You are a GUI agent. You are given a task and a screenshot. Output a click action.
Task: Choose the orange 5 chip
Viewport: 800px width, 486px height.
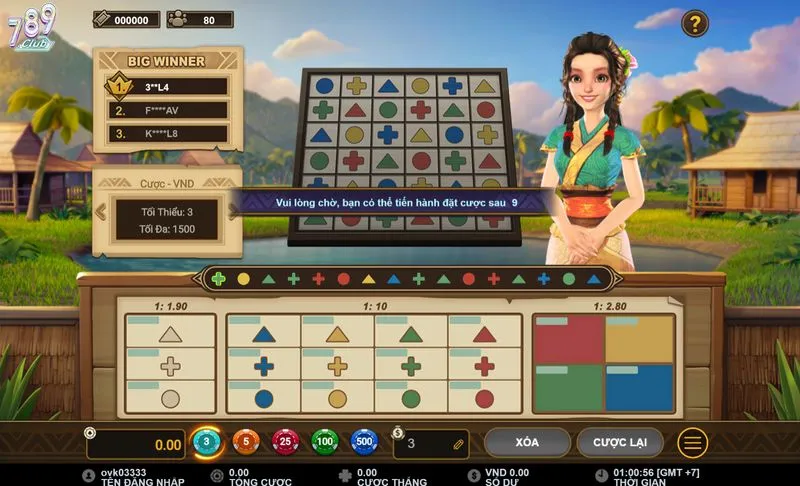click(x=245, y=441)
